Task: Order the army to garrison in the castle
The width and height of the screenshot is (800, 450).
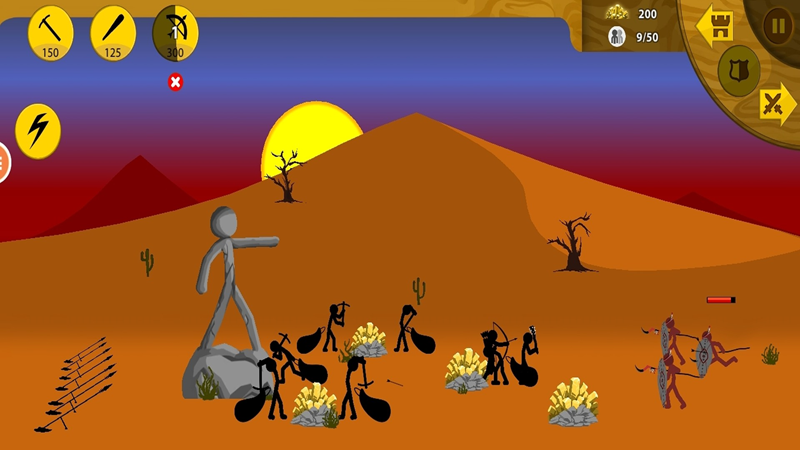Action: [x=715, y=25]
